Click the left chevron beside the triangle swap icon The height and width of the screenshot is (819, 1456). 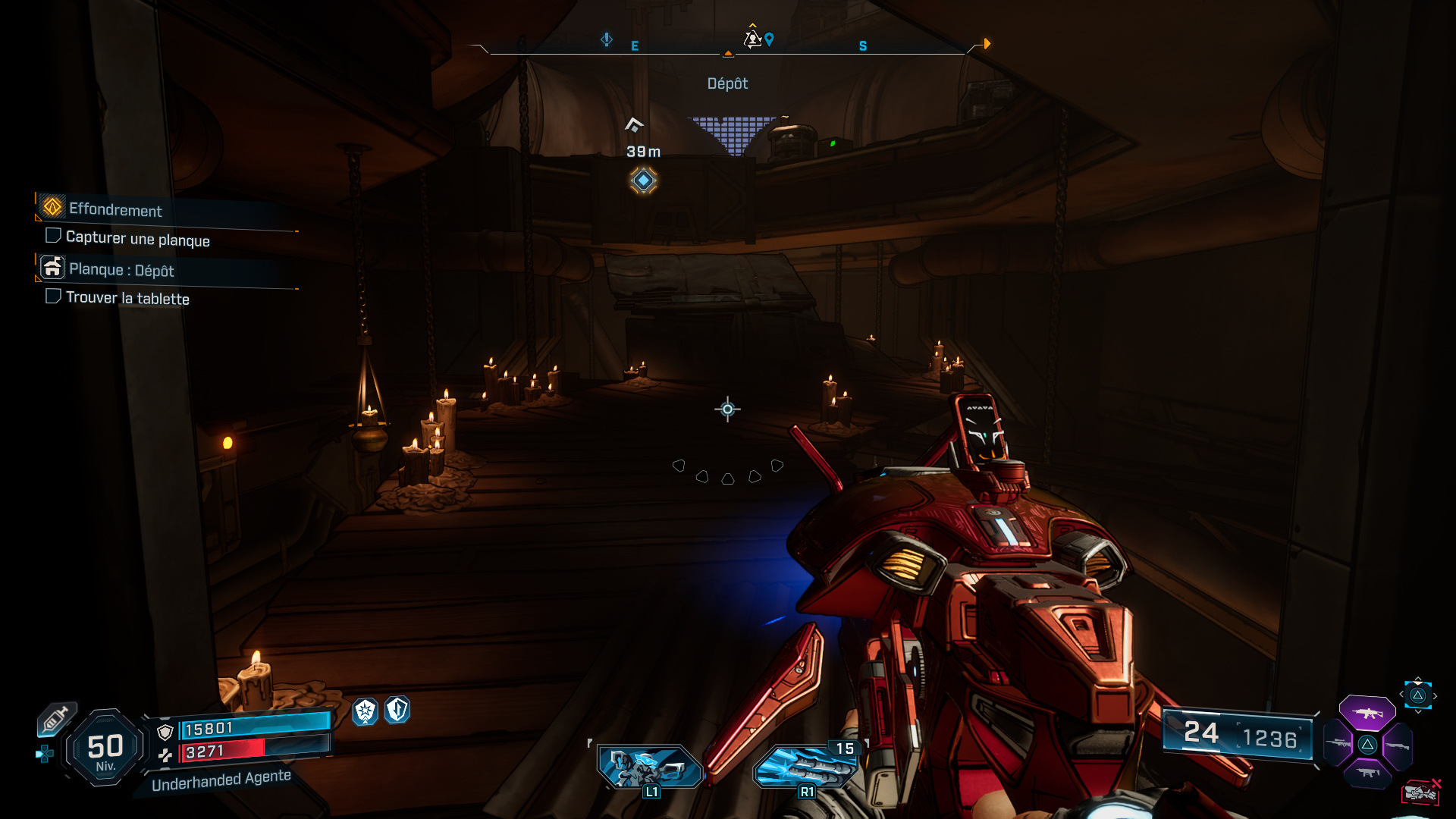coord(1401,694)
